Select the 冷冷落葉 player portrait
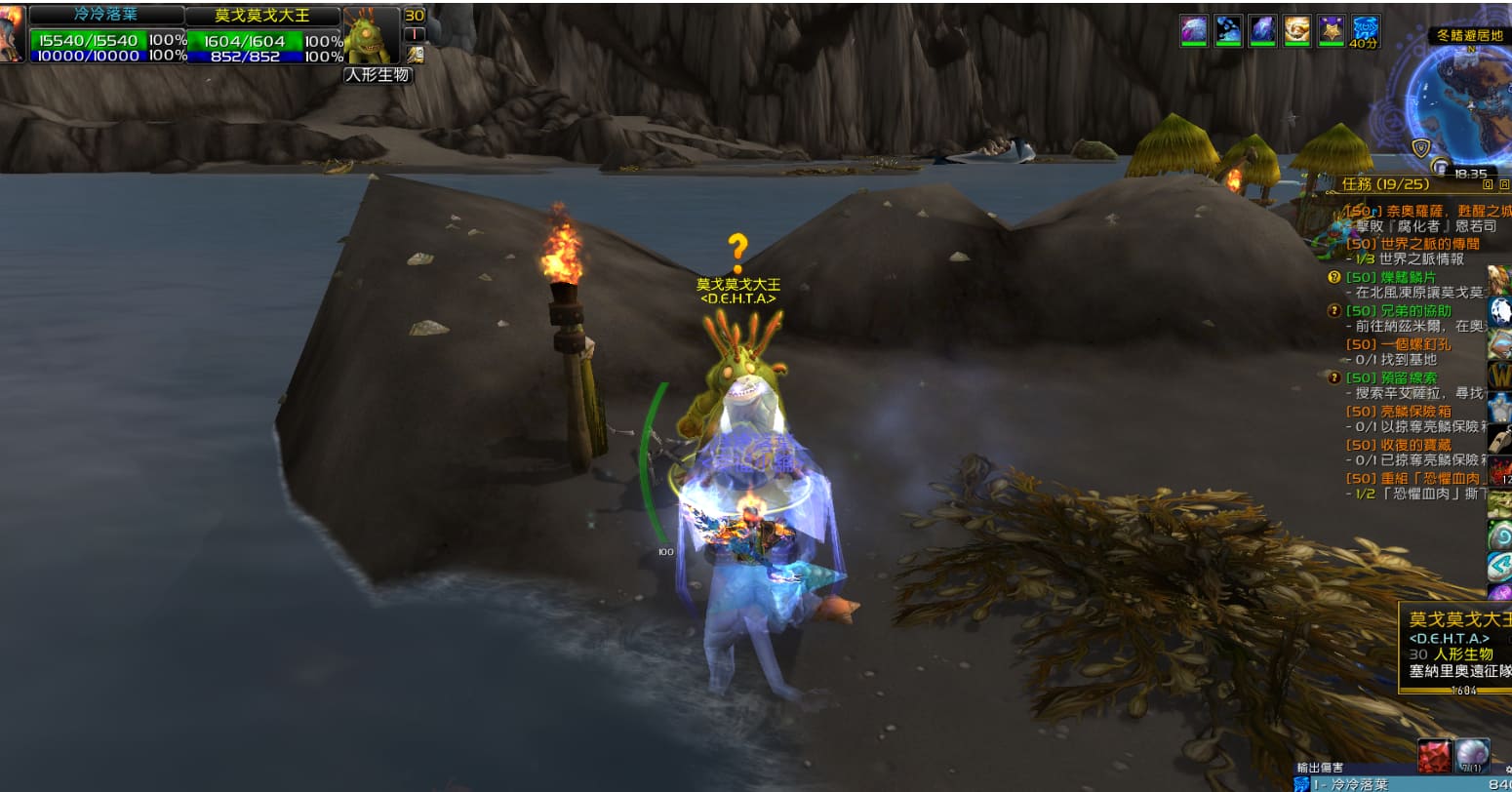The image size is (1512, 792). point(12,34)
